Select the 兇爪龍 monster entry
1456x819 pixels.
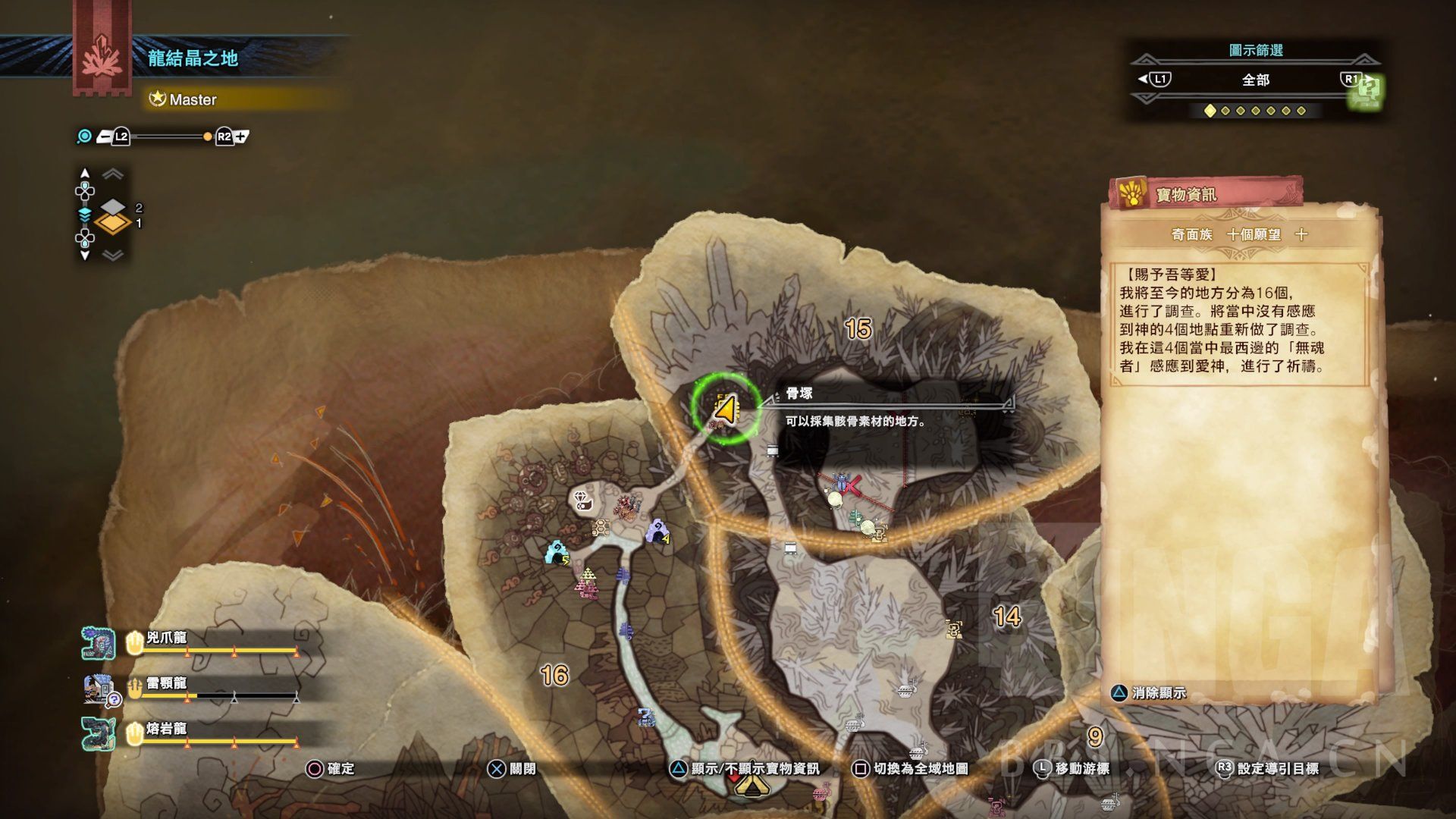coord(167,639)
